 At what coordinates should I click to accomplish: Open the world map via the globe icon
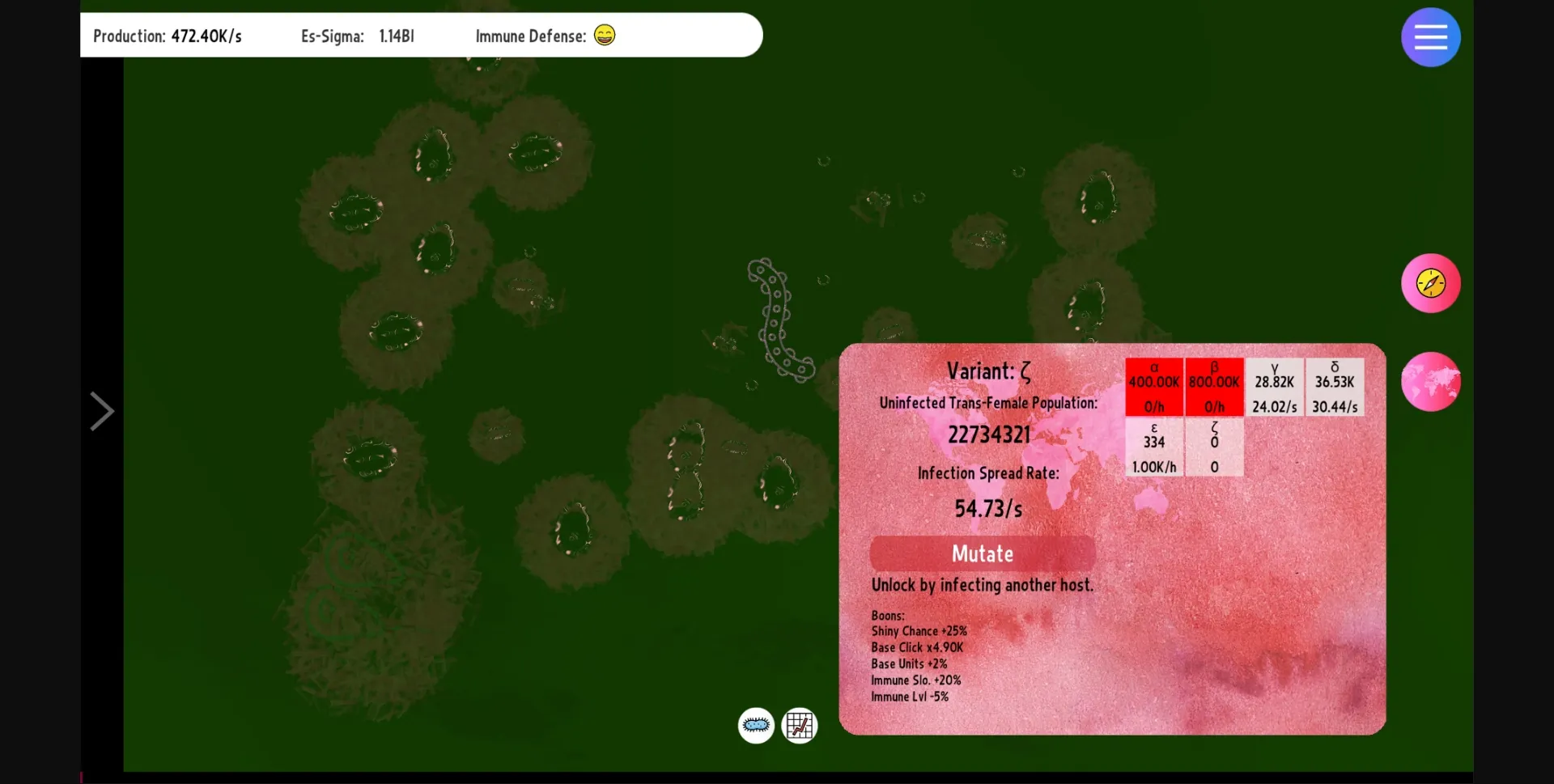click(1429, 381)
